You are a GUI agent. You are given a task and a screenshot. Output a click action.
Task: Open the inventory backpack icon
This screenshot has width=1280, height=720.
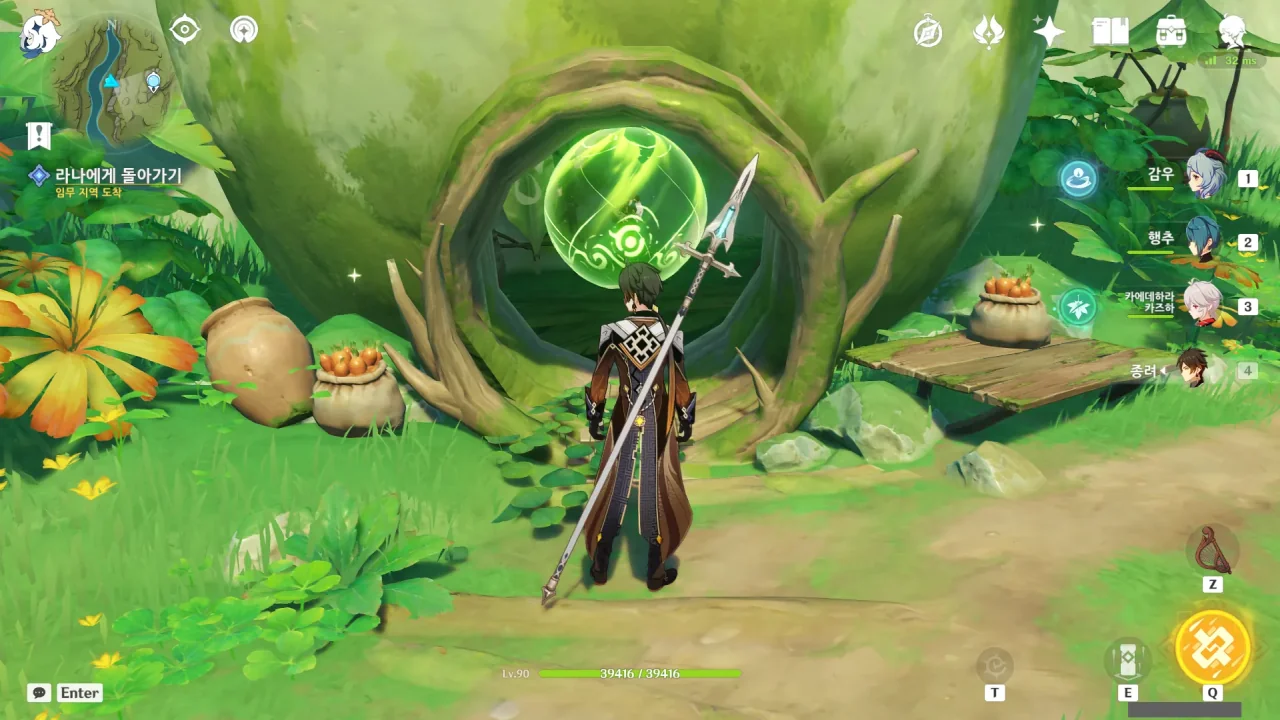1171,32
